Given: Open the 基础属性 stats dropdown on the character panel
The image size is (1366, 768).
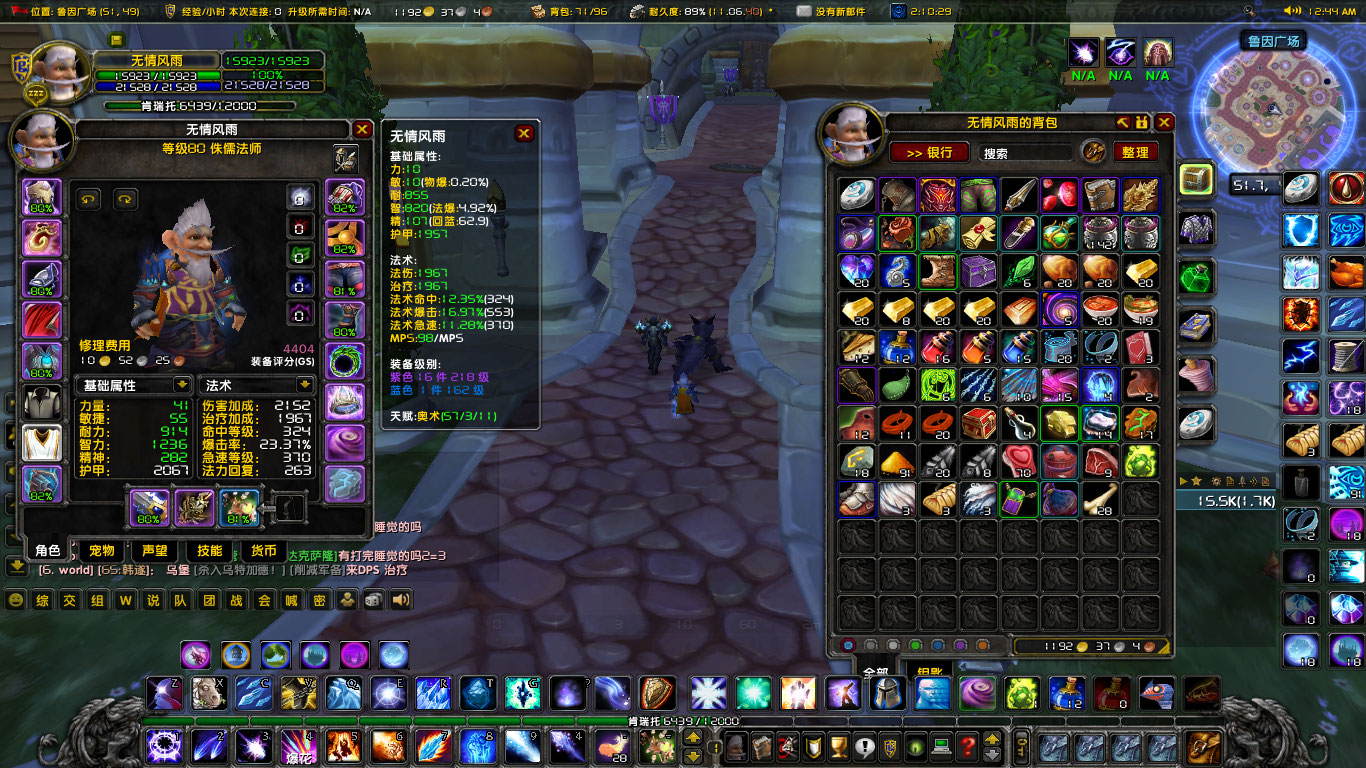Looking at the screenshot, I should [x=133, y=385].
